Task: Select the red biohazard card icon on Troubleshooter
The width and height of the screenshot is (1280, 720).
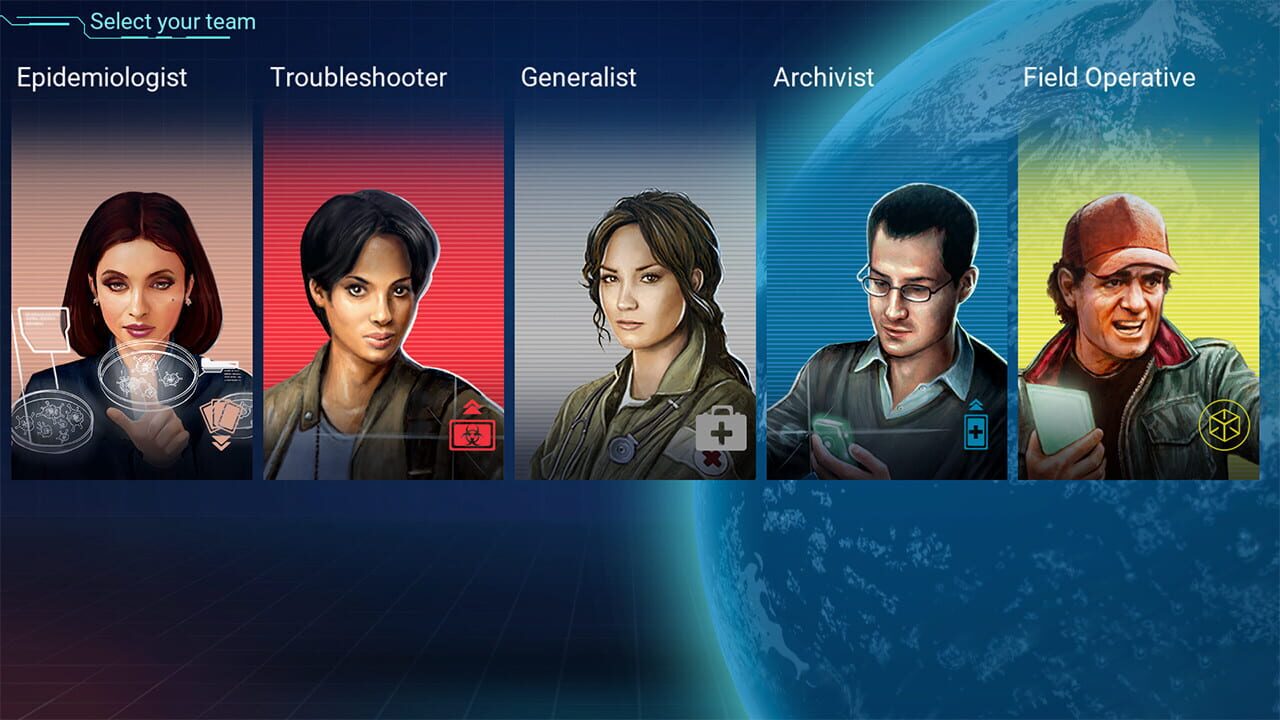Action: tap(472, 435)
